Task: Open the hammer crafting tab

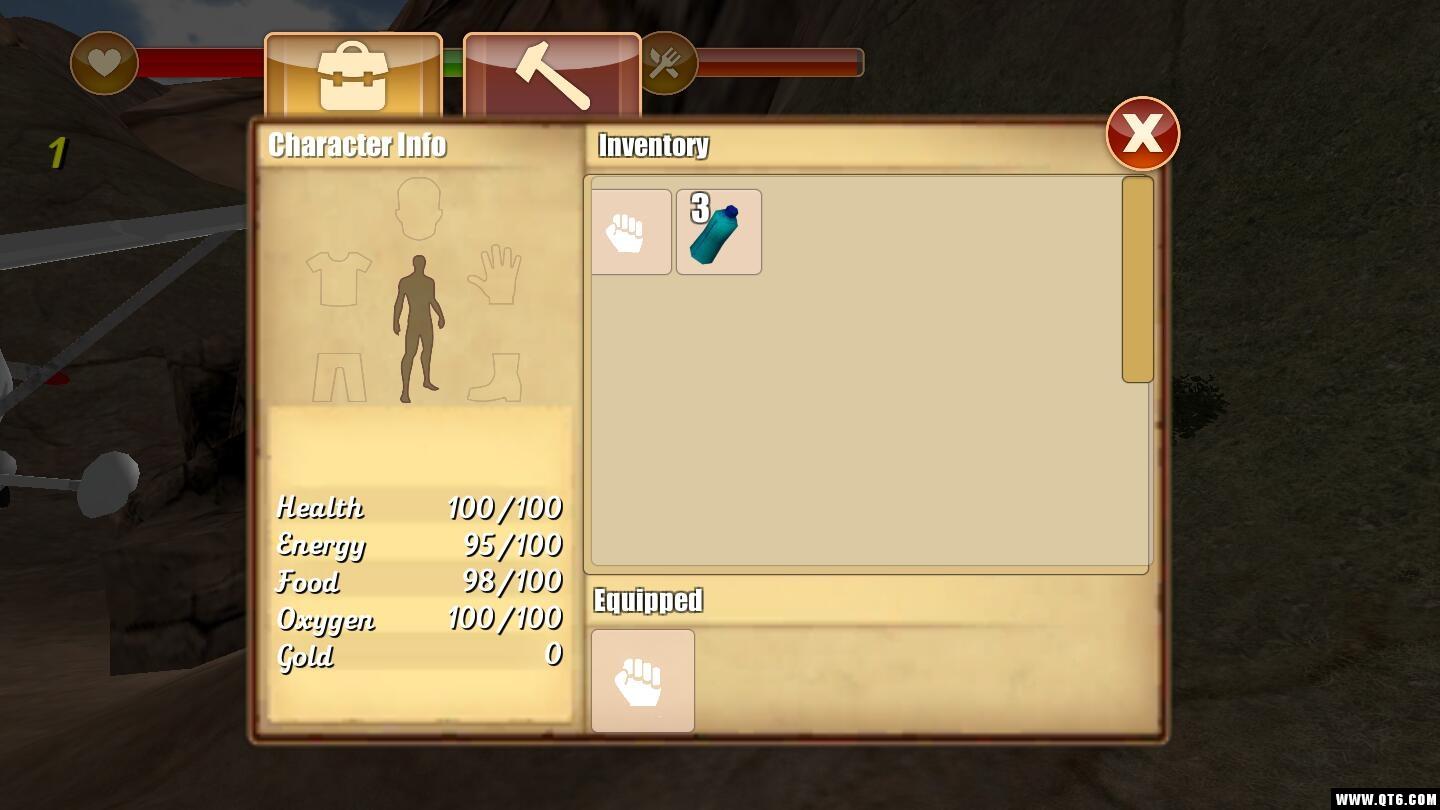Action: [552, 76]
